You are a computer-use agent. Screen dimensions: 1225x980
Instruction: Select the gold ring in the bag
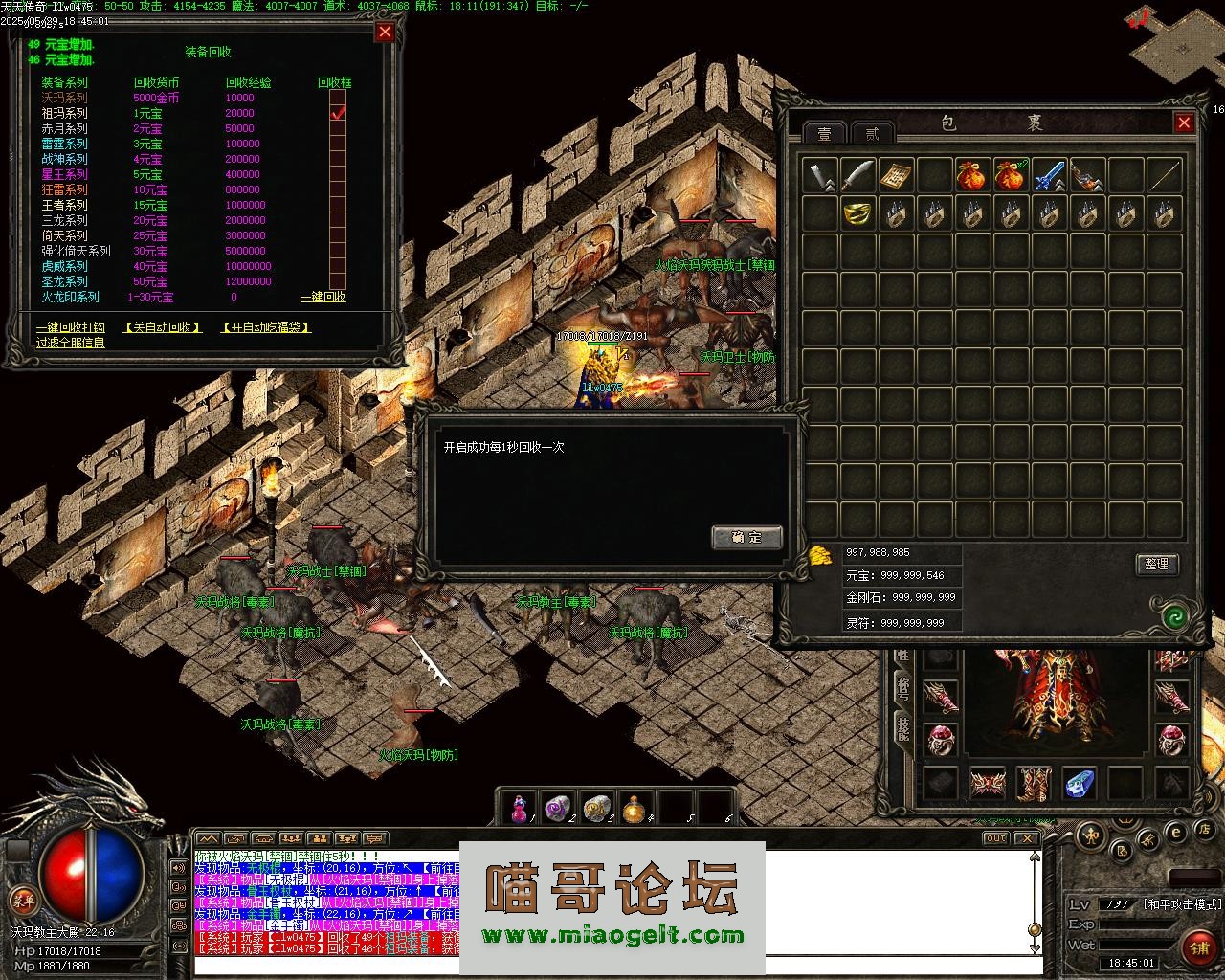[x=857, y=213]
